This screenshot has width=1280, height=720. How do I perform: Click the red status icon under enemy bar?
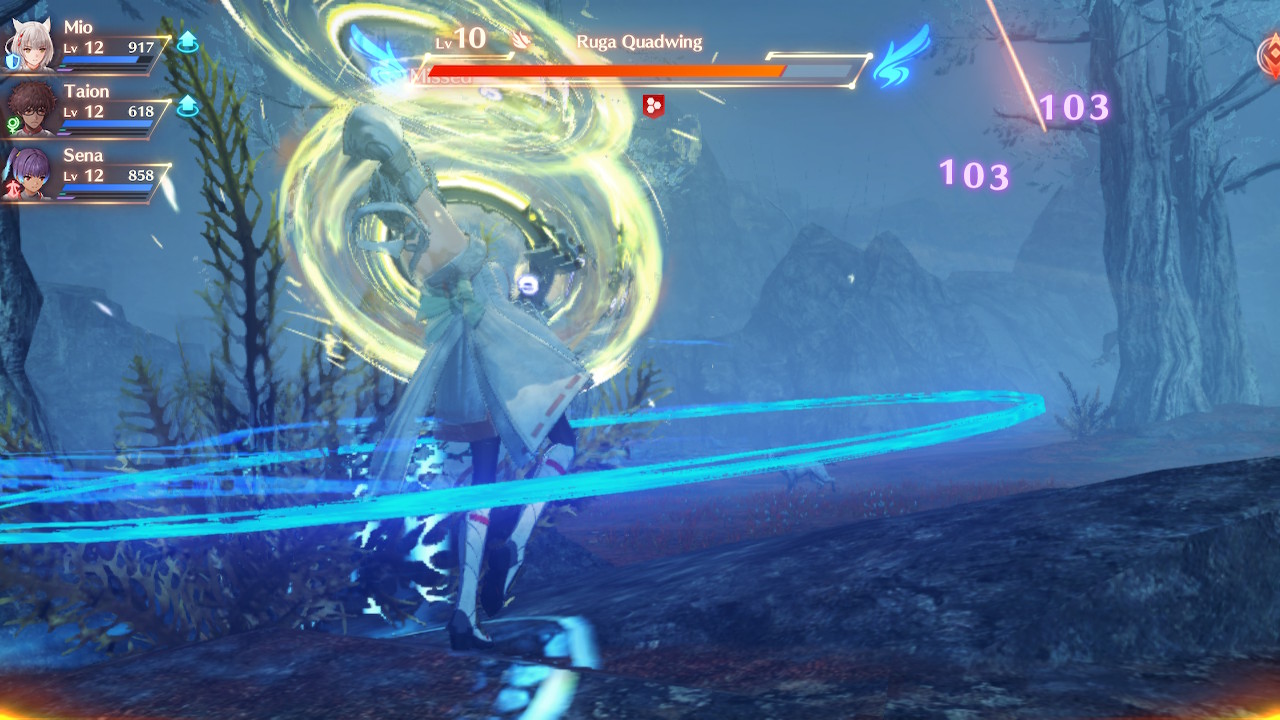coord(653,105)
